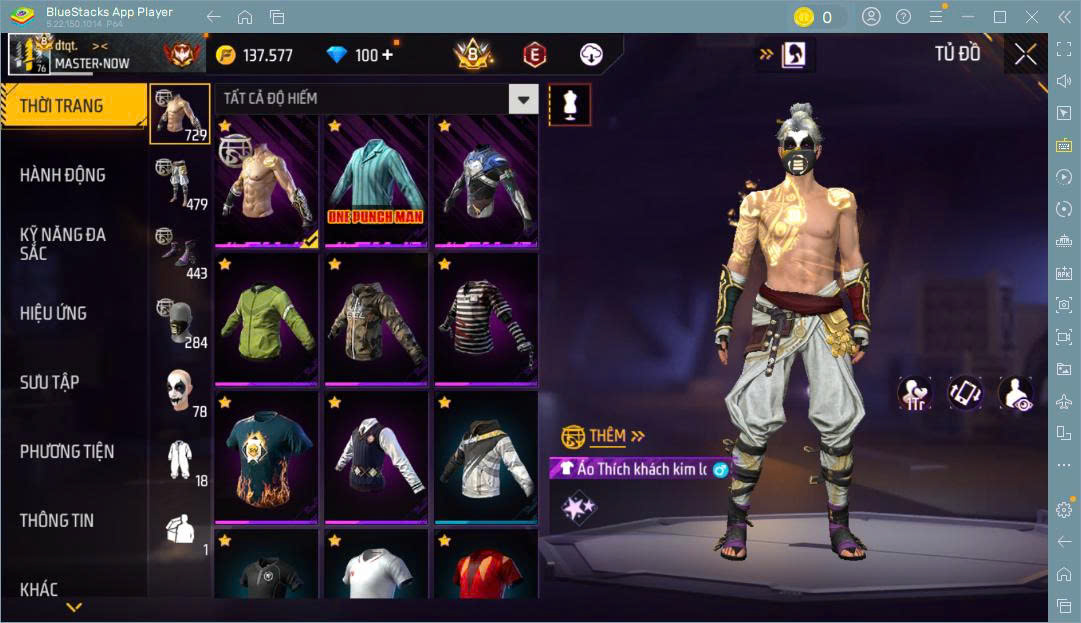This screenshot has height=623, width=1081.
Task: Click the mannequin preview icon
Action: click(x=569, y=104)
